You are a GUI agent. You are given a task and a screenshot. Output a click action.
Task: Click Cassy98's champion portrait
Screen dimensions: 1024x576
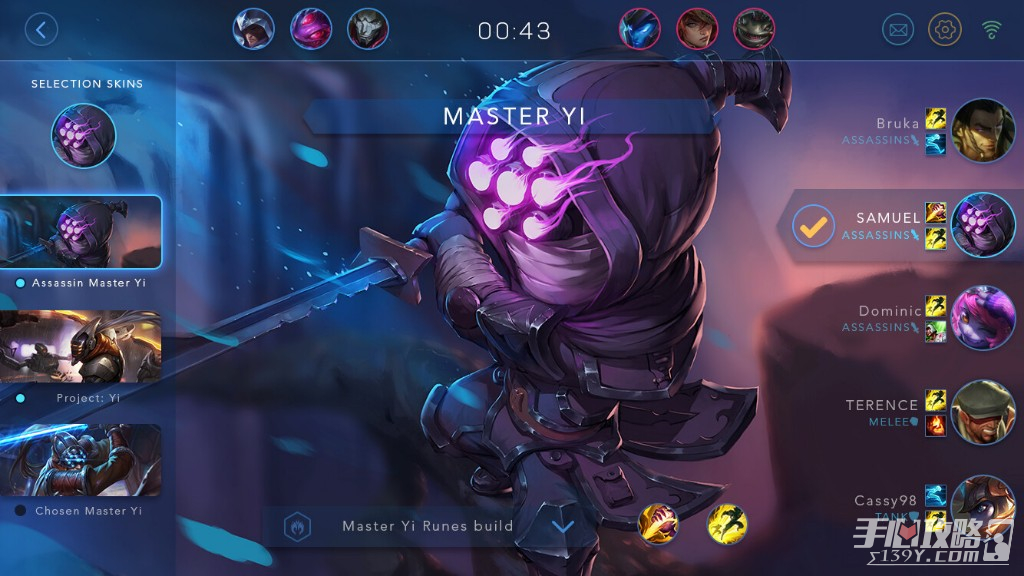(983, 503)
